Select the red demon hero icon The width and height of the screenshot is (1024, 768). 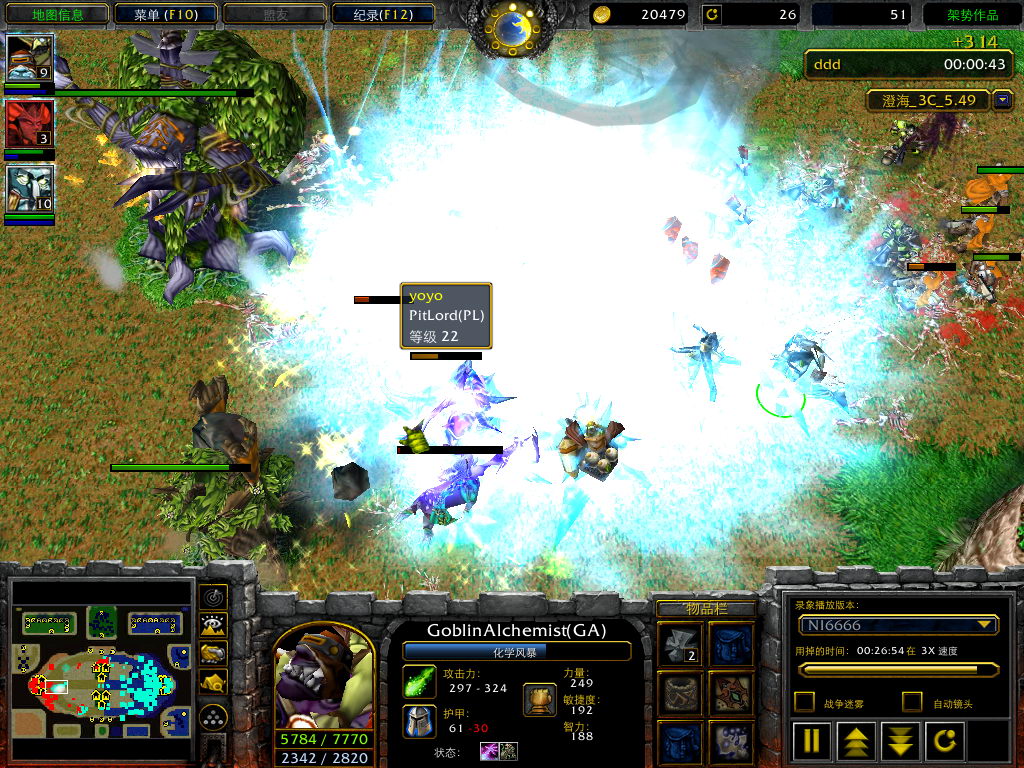[x=30, y=124]
